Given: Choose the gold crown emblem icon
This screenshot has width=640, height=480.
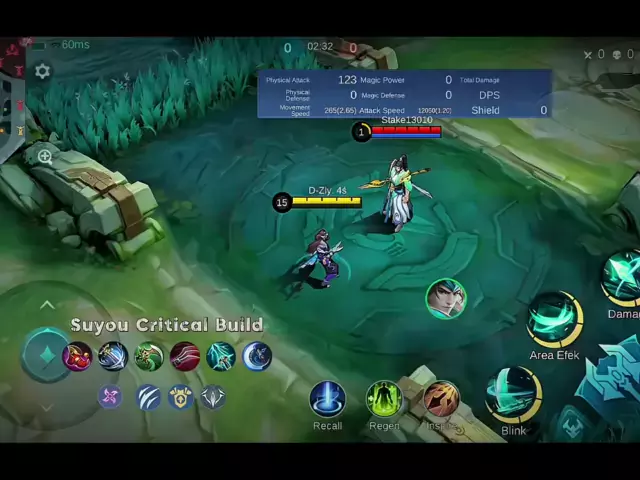Looking at the screenshot, I should (x=180, y=397).
